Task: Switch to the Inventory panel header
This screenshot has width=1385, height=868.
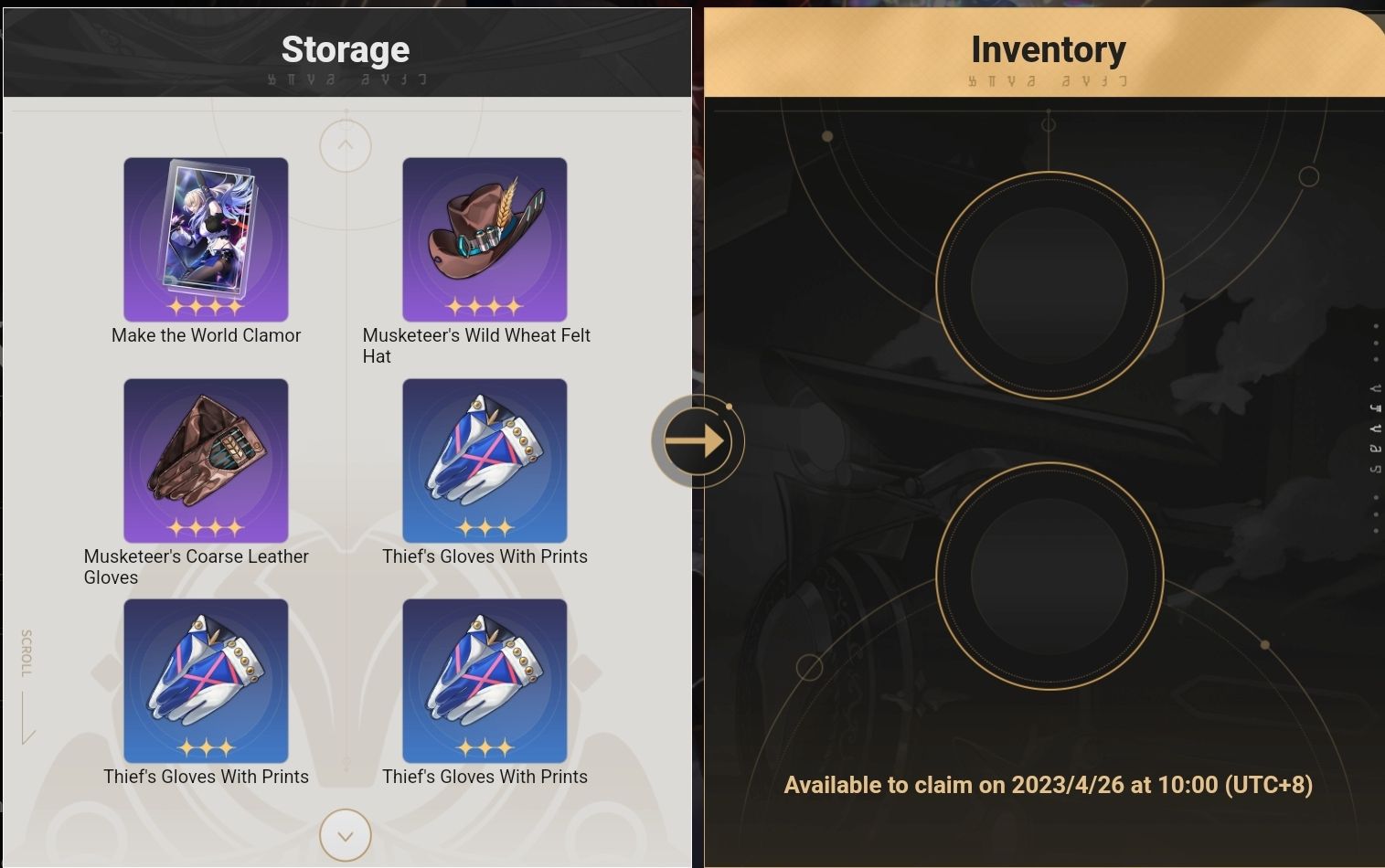Action: click(x=1049, y=49)
